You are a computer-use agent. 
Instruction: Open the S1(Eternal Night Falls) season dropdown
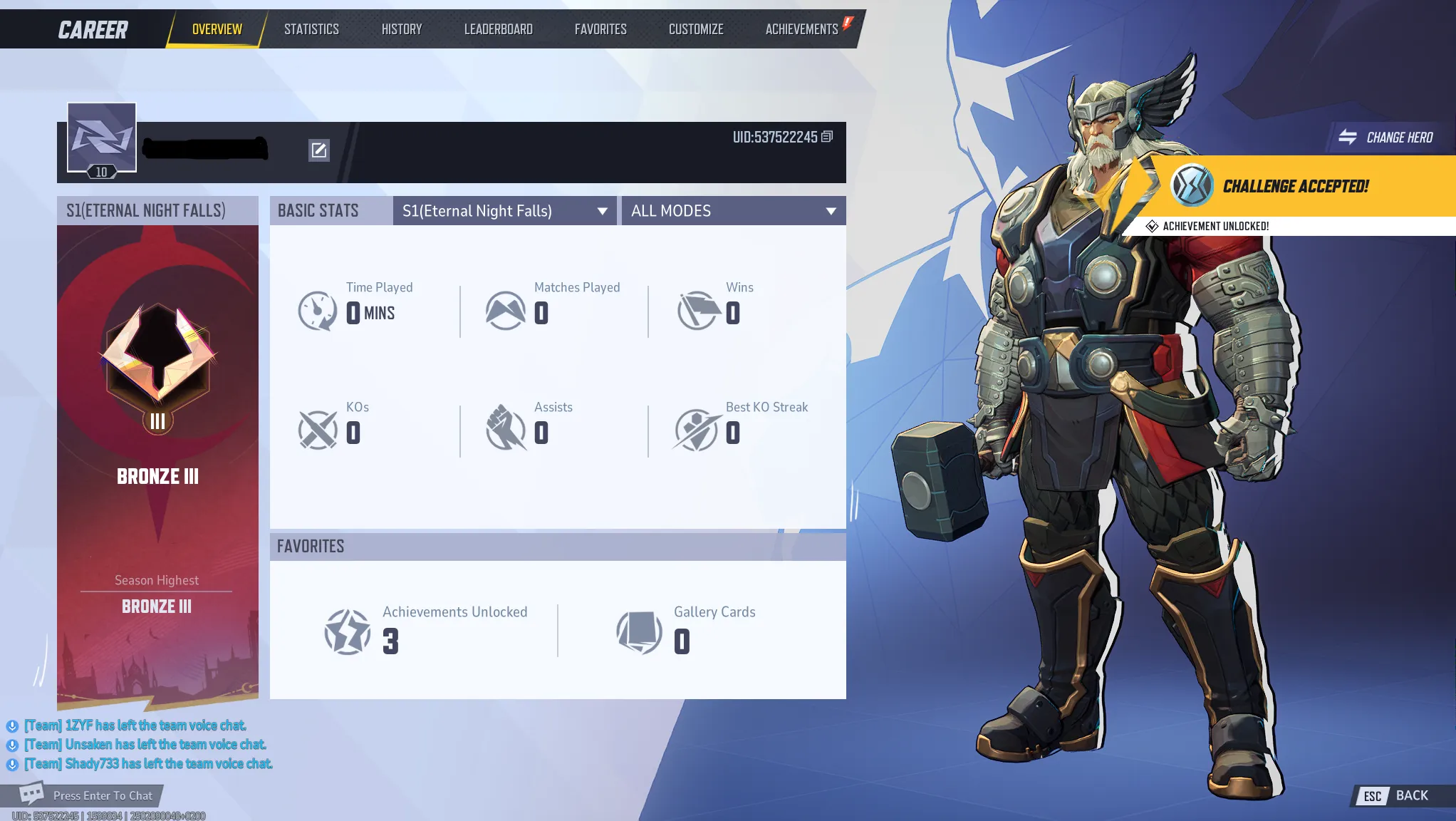504,211
